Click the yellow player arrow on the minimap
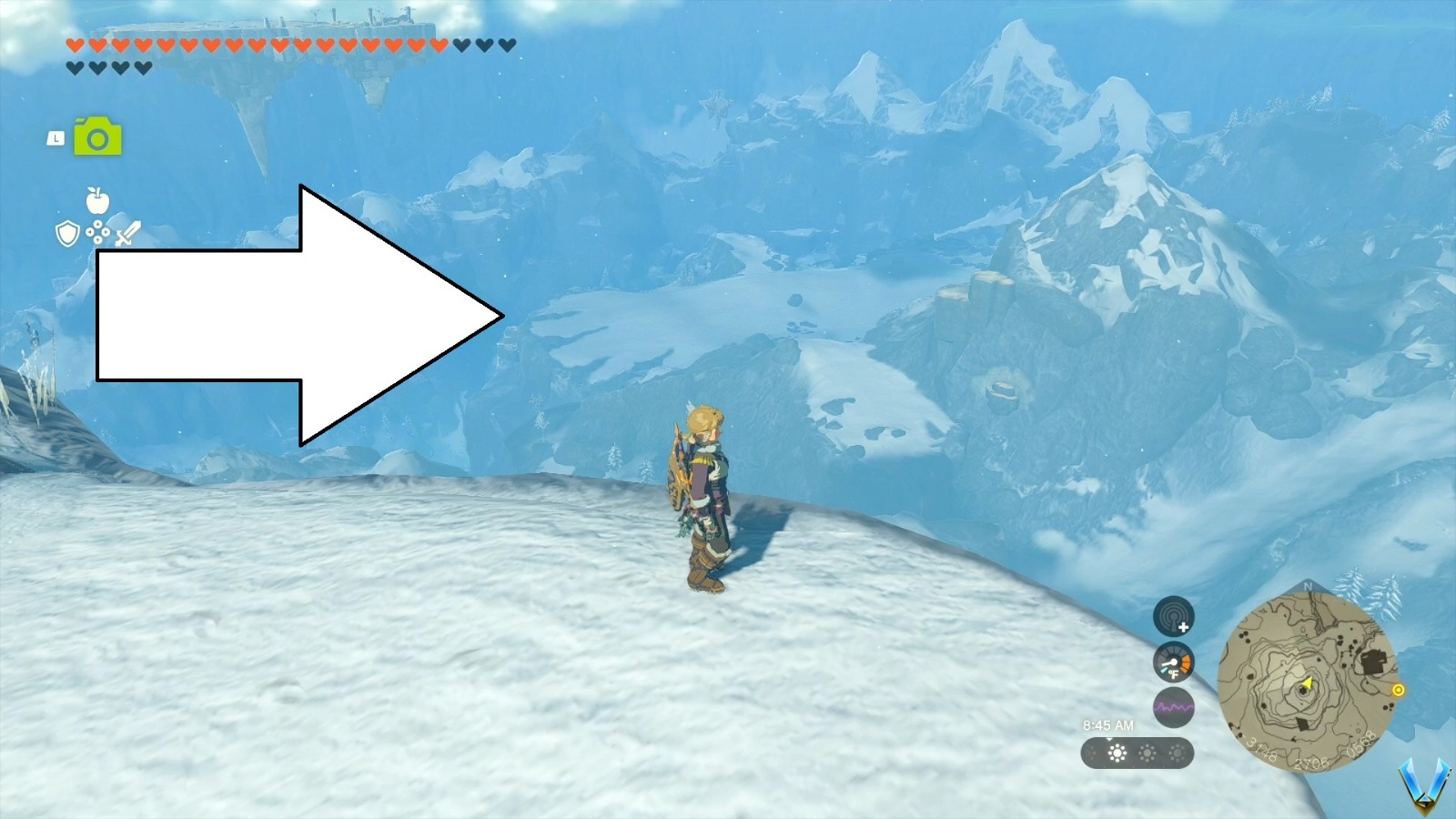Screen dimensions: 1456x819 point(1308,684)
